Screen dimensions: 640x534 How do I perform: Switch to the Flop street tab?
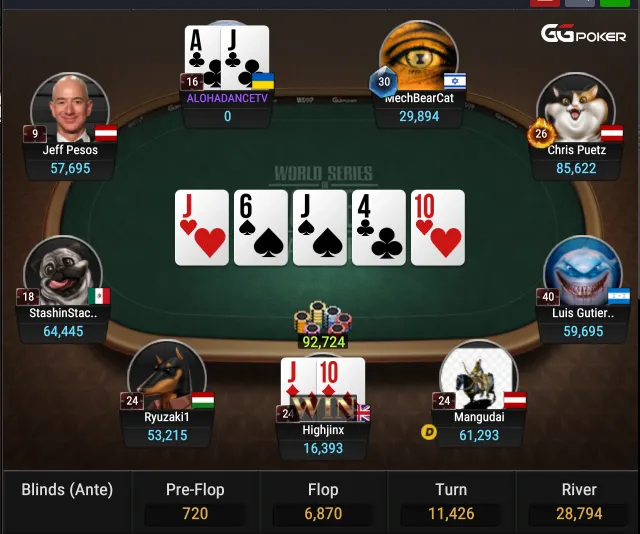(323, 502)
